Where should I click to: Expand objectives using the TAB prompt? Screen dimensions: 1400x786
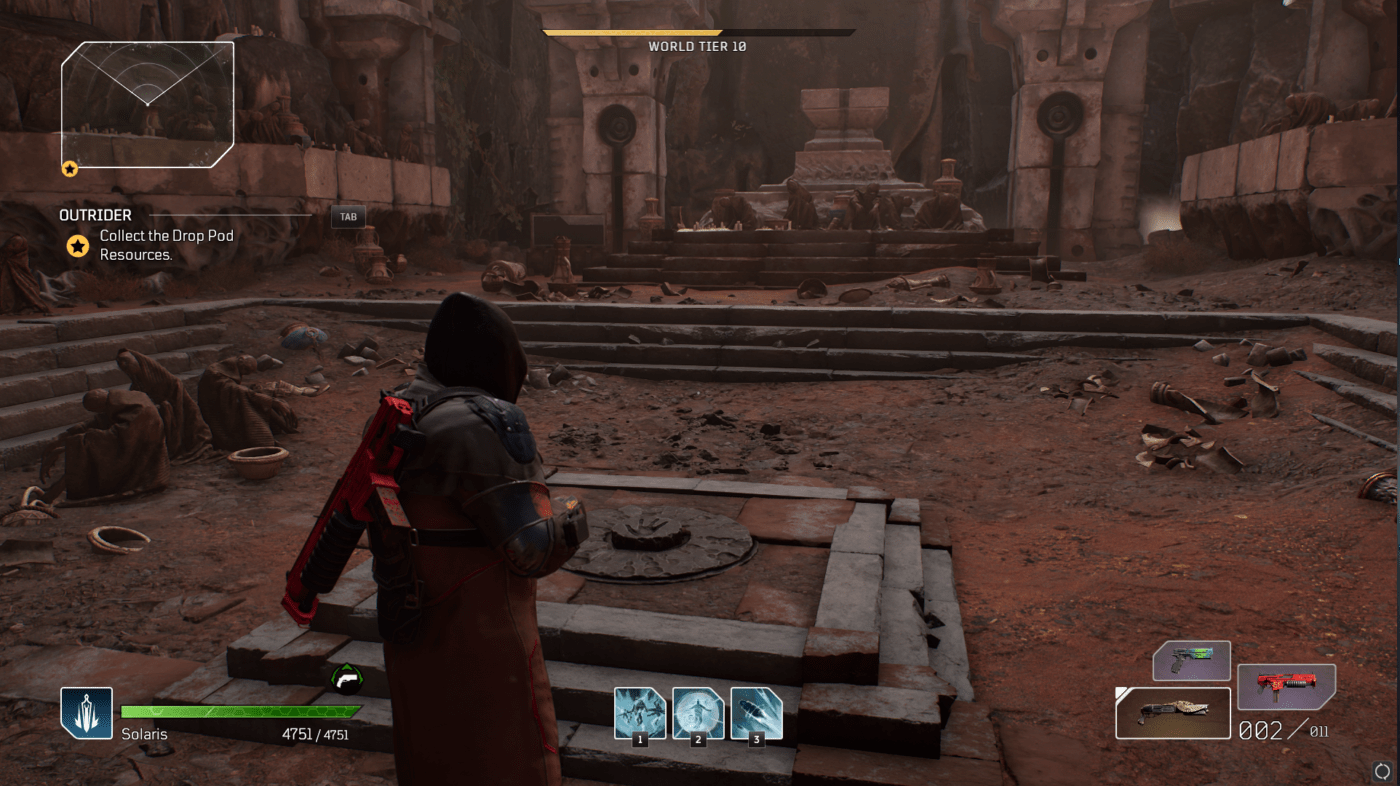pyautogui.click(x=347, y=215)
